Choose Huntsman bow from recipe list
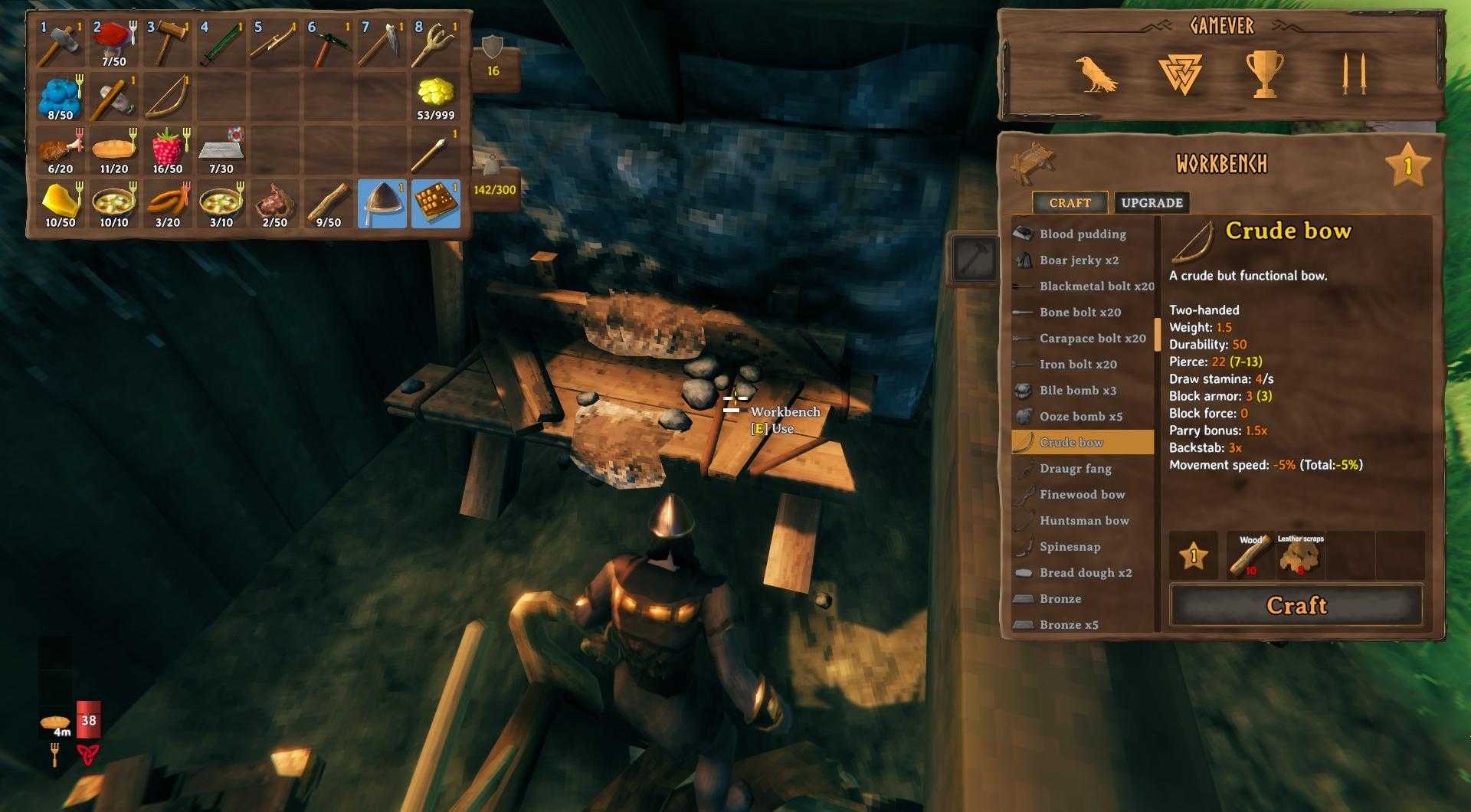Image resolution: width=1471 pixels, height=812 pixels. click(x=1084, y=521)
